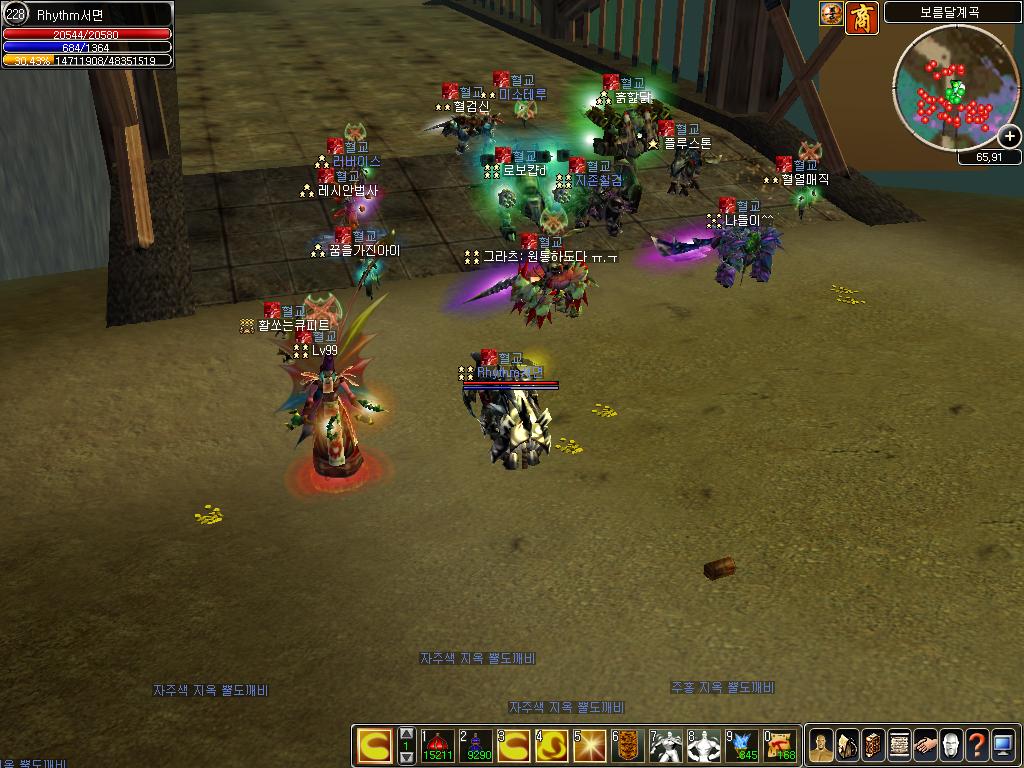Click the hotbar page down arrow

[x=406, y=758]
